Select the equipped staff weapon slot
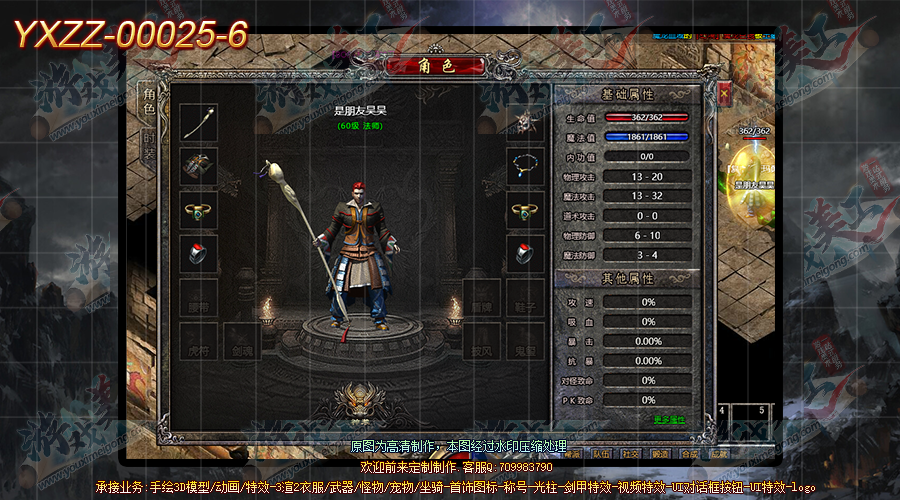 (x=198, y=122)
